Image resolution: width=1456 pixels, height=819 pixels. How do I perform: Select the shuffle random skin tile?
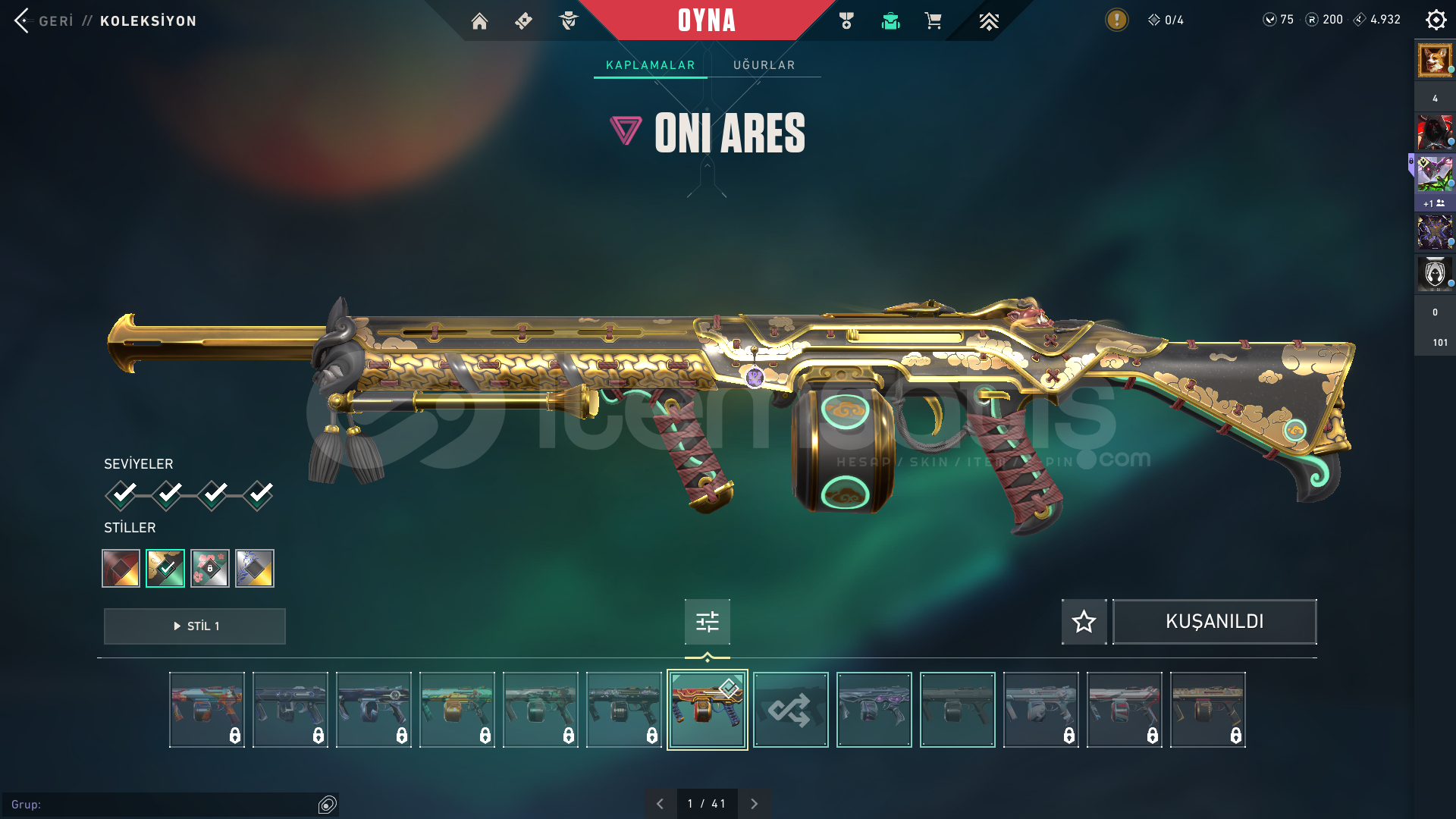point(790,710)
